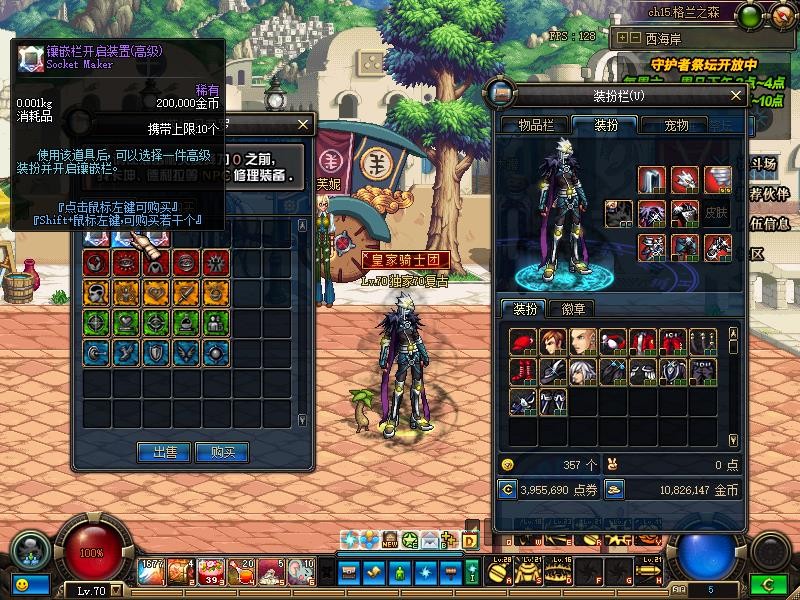Open the 宠物 pet tab
800x600 pixels.
676,125
